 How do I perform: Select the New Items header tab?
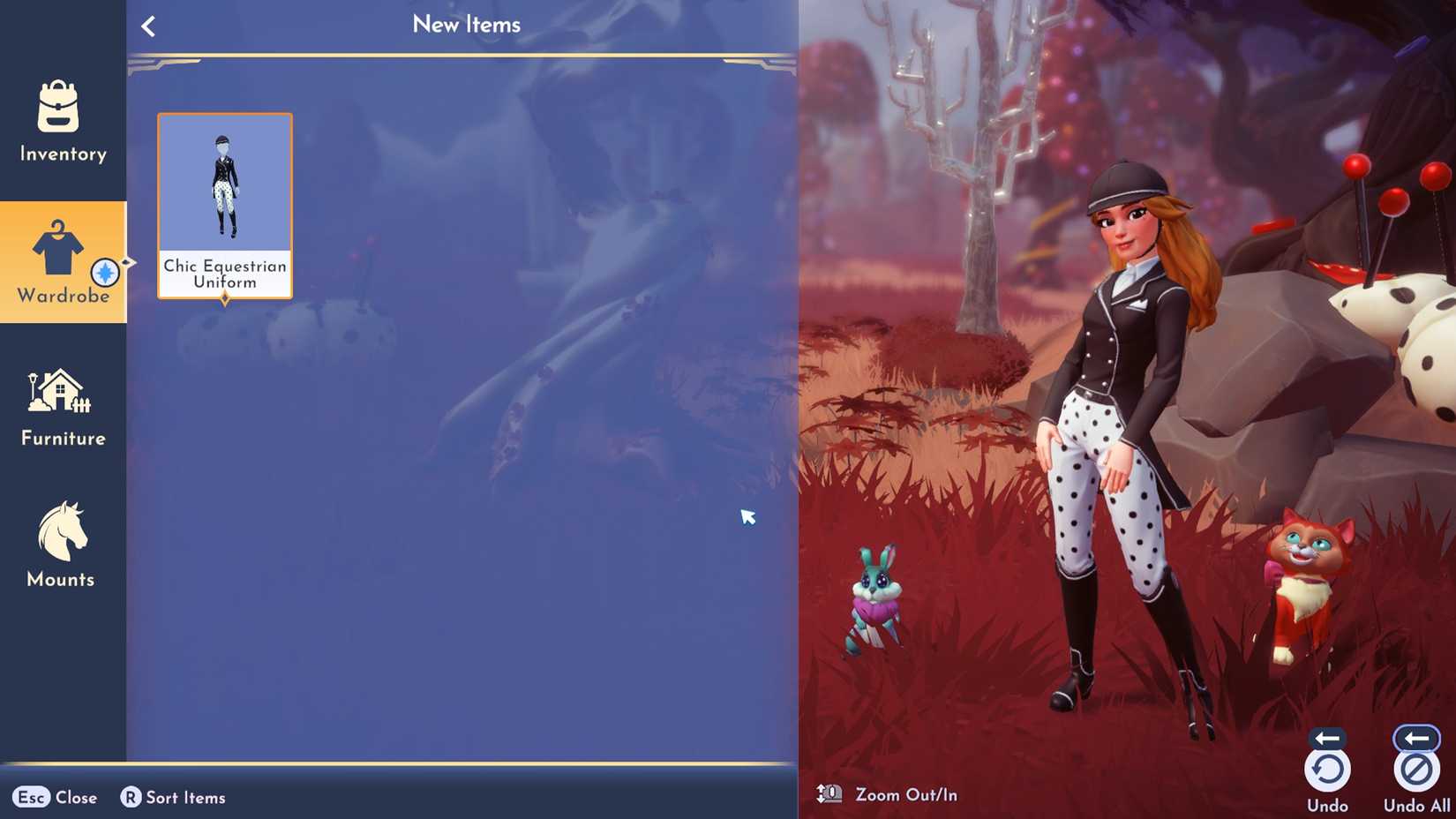[467, 25]
